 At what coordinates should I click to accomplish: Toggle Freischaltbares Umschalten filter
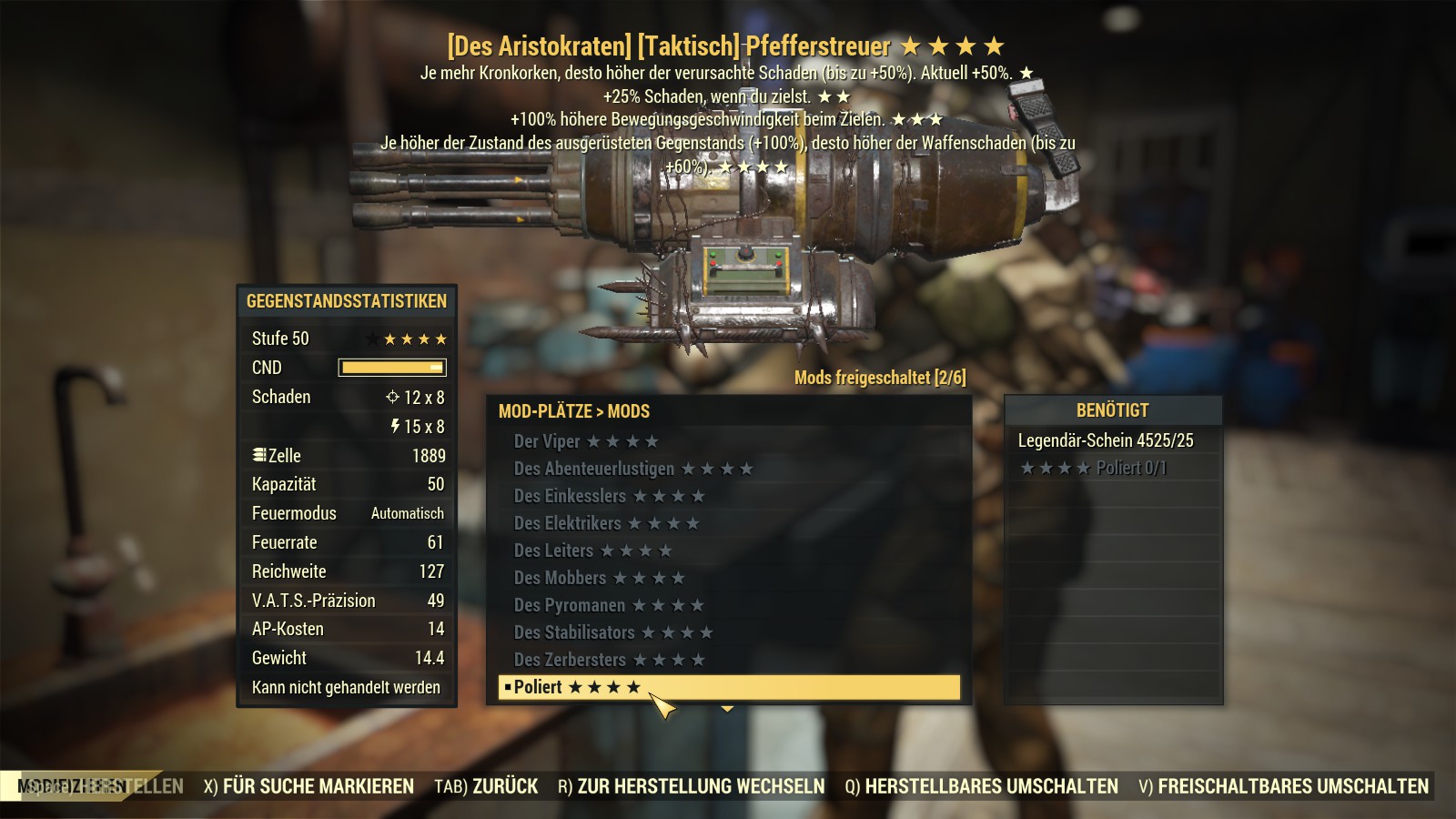(1283, 786)
